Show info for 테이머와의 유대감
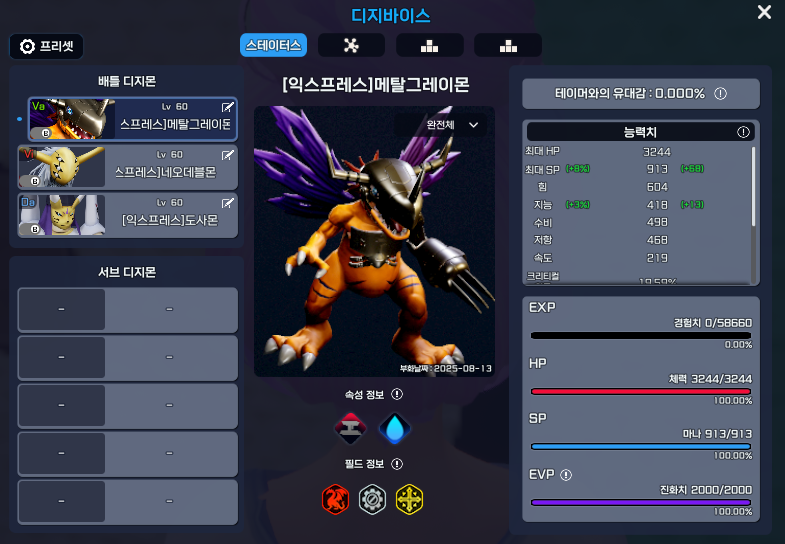785x544 pixels. point(720,93)
